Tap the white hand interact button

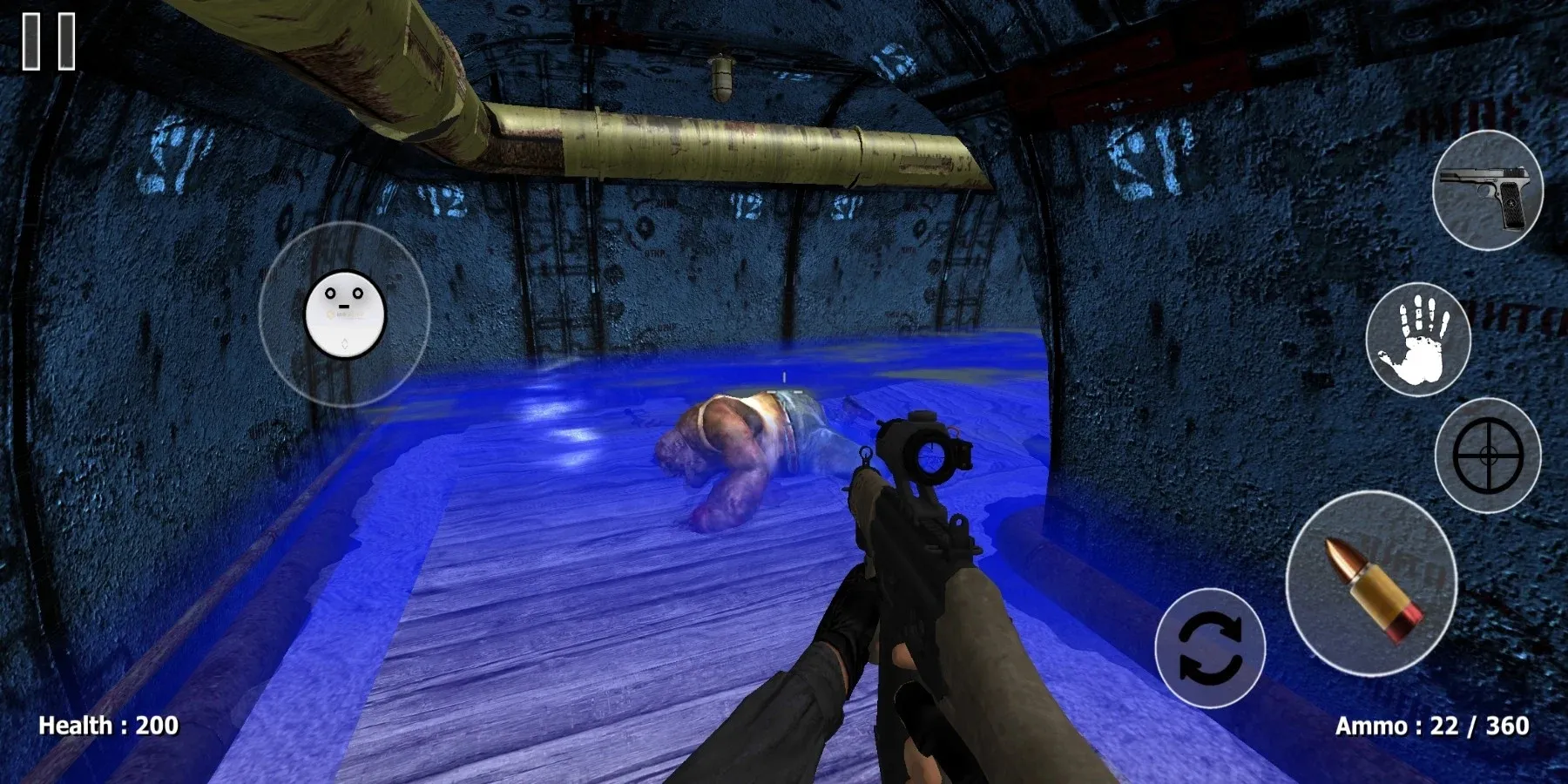1418,339
